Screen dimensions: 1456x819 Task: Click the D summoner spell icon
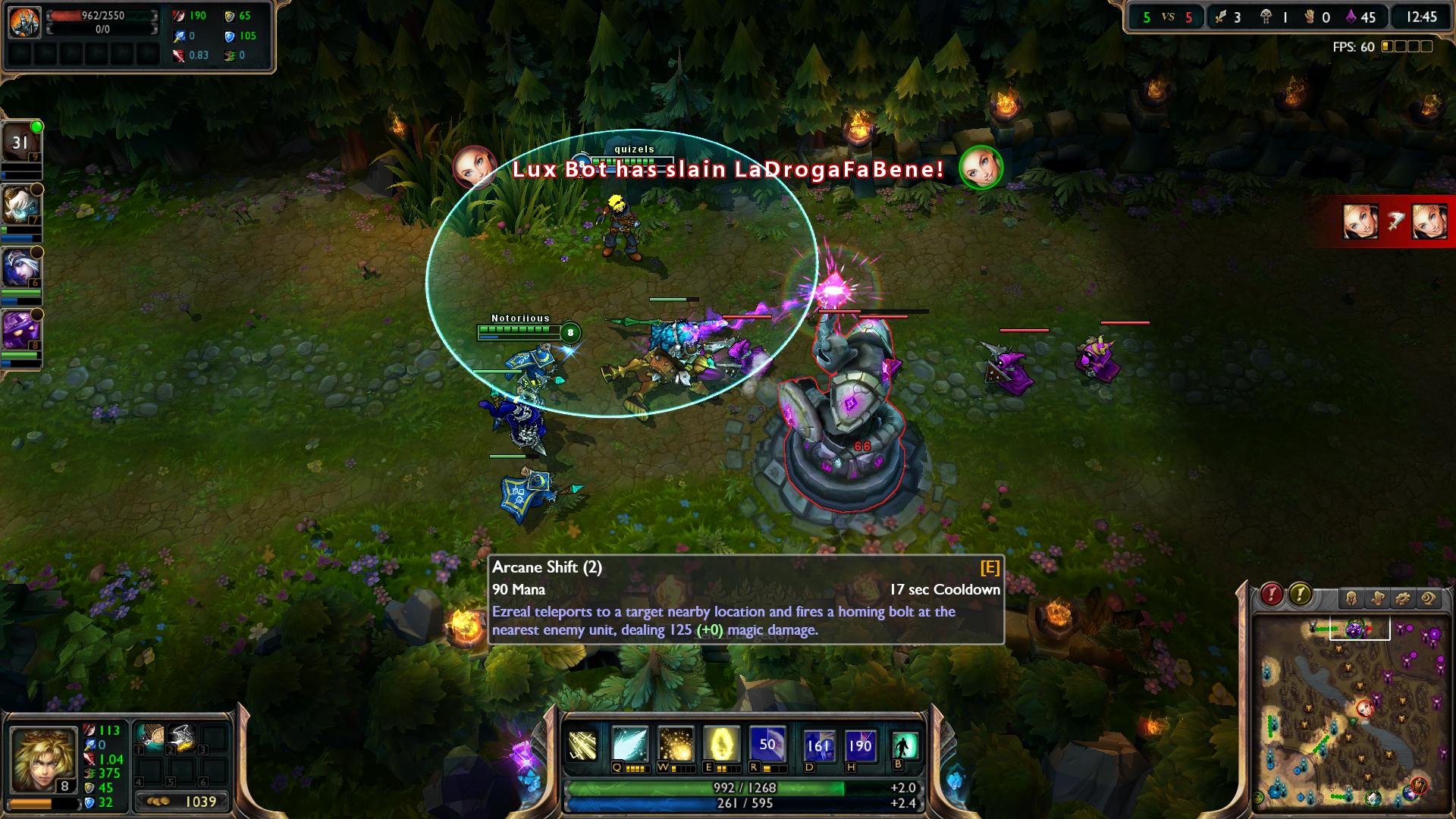(x=818, y=745)
